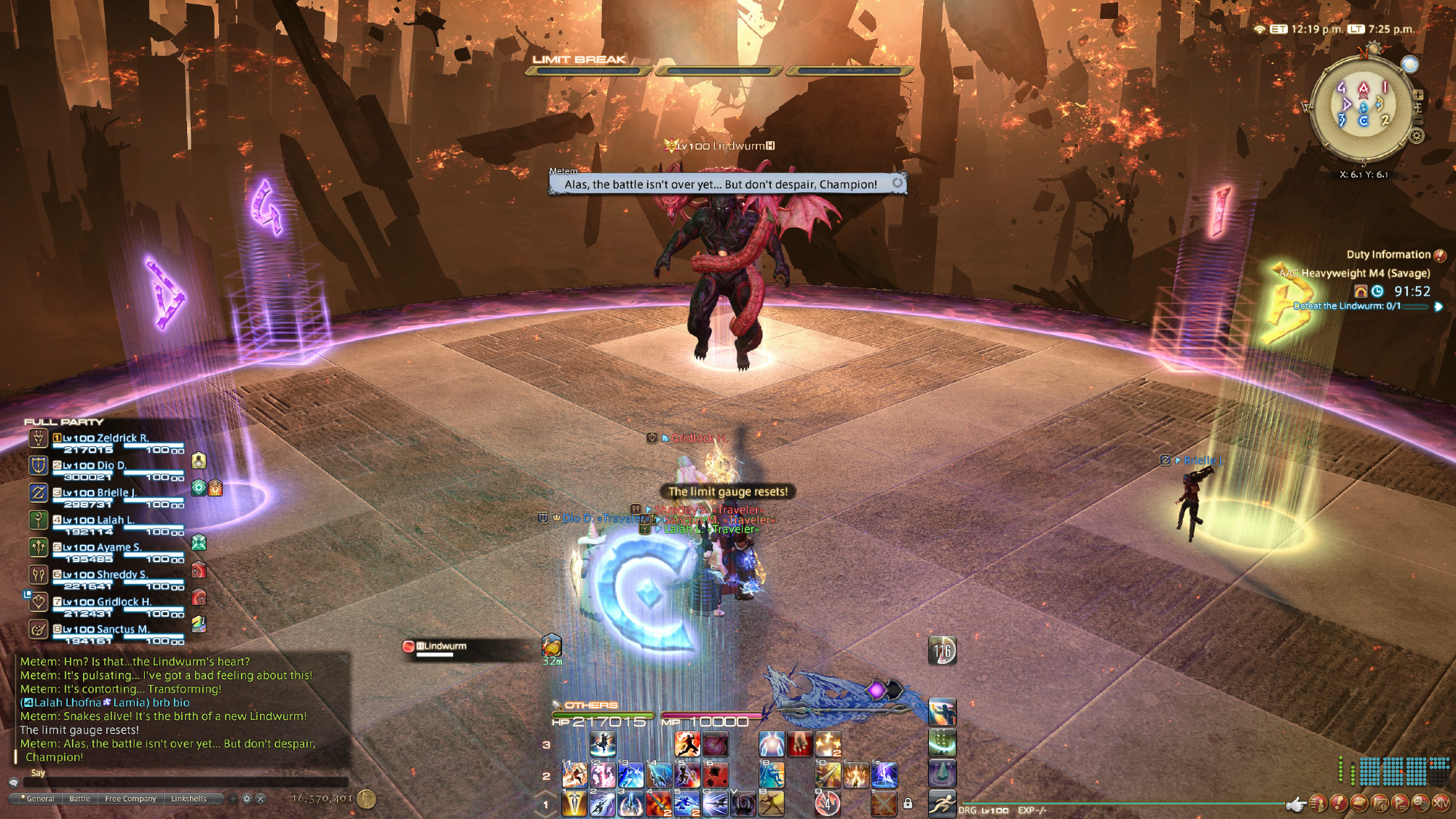The width and height of the screenshot is (1456, 819).
Task: Dismiss Metem's dialogue bubble
Action: point(898,183)
